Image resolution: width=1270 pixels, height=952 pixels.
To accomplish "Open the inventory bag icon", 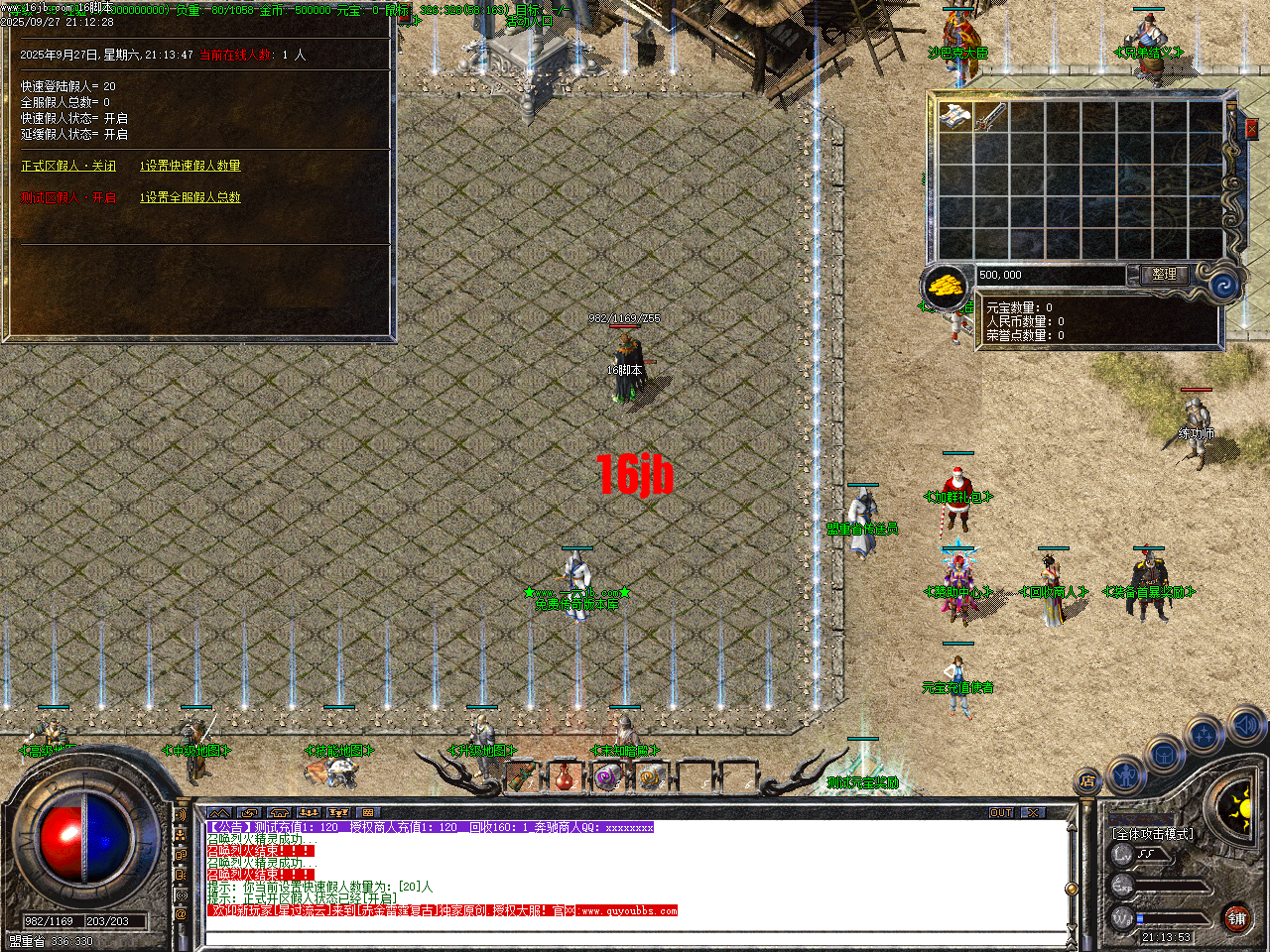I will coord(1164,755).
